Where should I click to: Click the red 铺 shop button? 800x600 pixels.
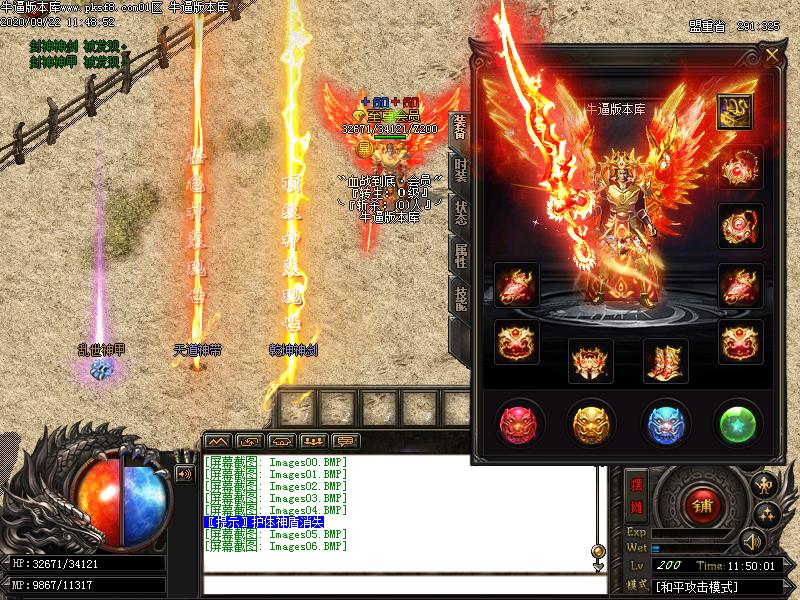coord(700,505)
